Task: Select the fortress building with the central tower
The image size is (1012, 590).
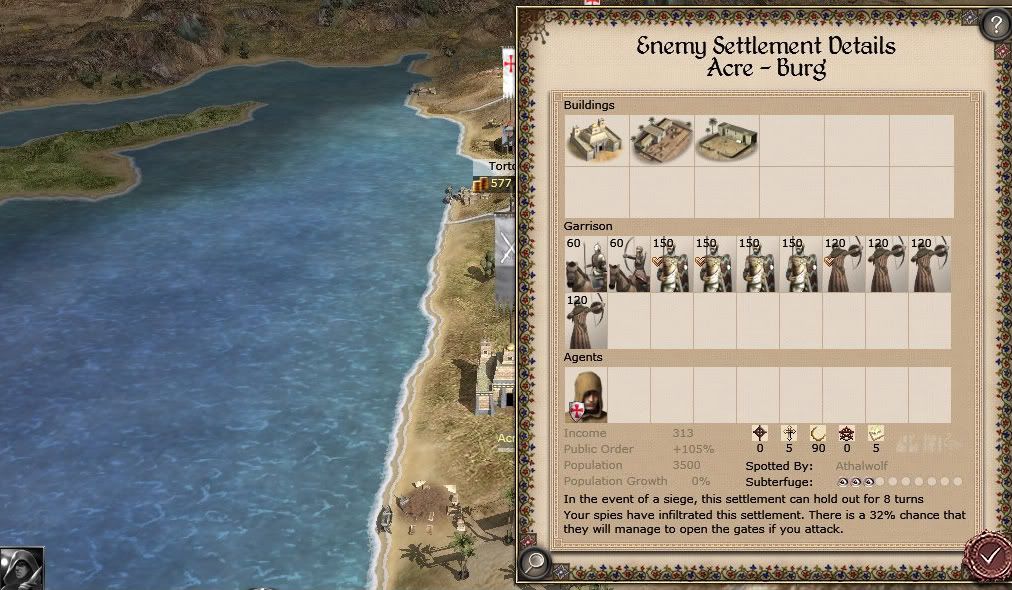Action: [x=597, y=141]
